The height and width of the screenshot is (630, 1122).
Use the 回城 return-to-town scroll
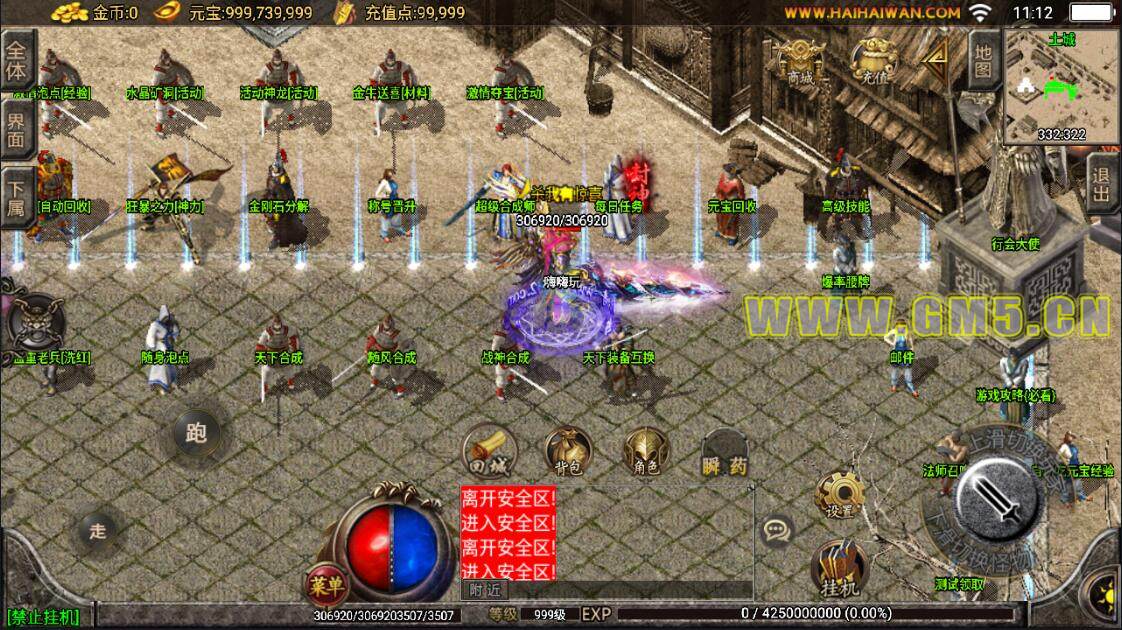point(488,453)
